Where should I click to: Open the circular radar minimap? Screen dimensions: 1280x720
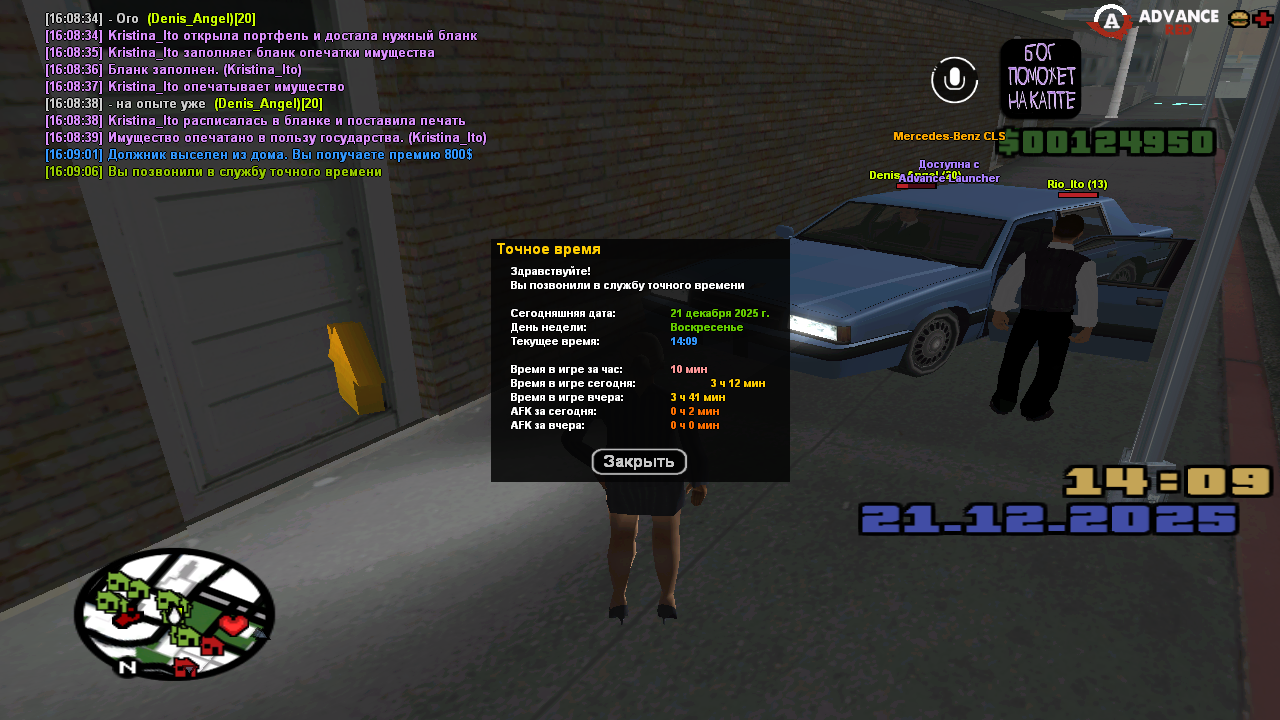tap(174, 614)
